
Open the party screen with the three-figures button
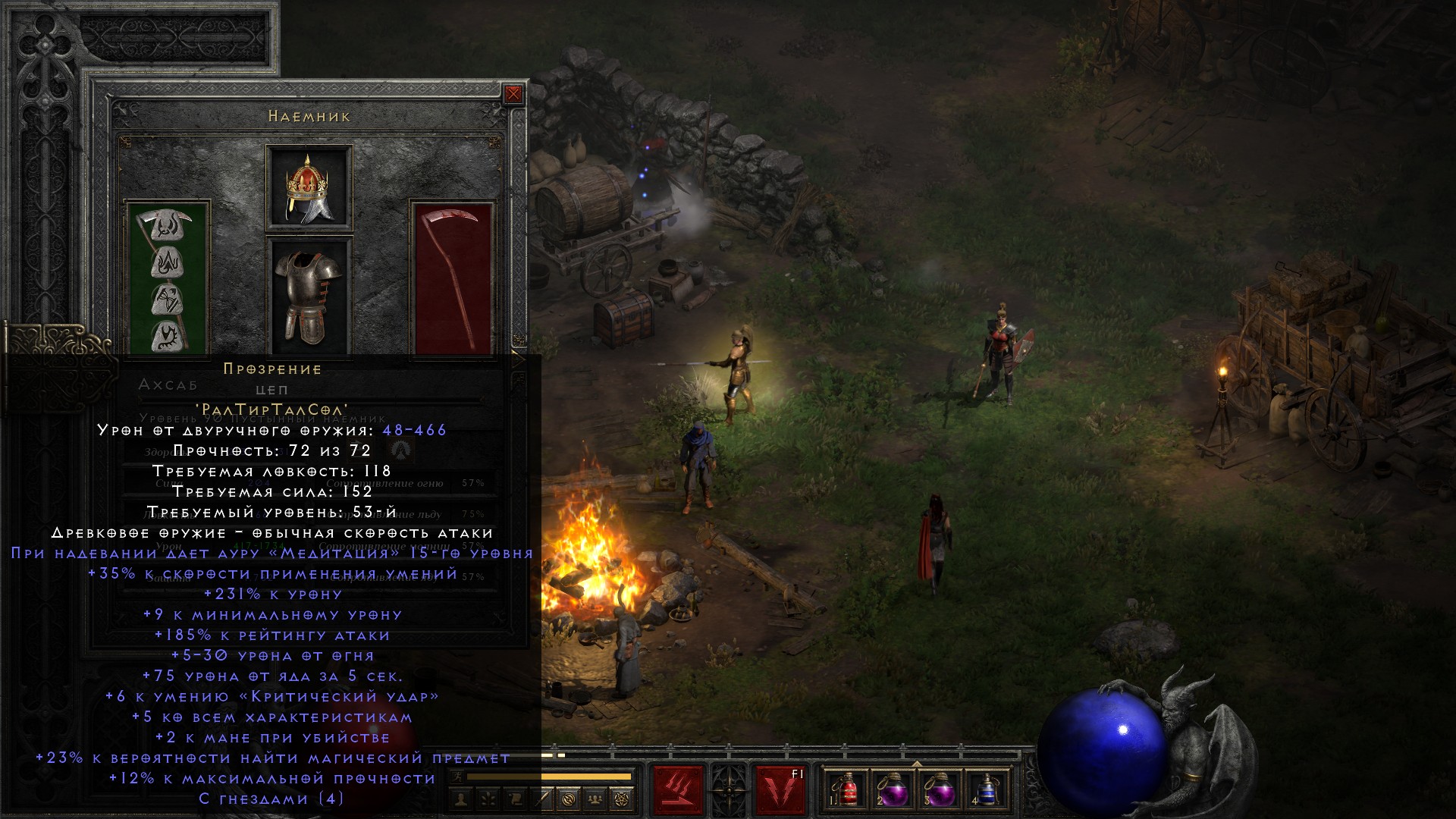click(595, 799)
